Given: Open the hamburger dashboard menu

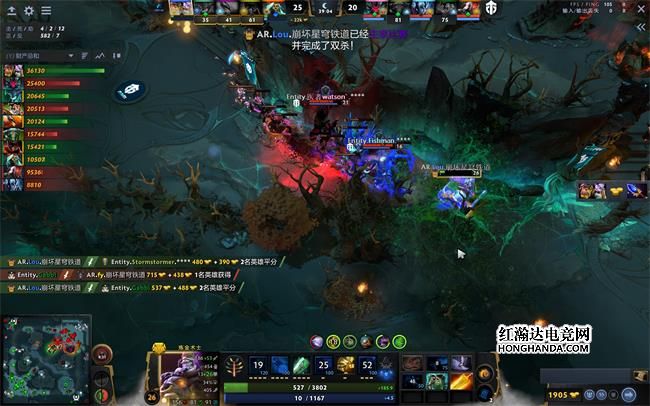Looking at the screenshot, I should tap(46, 11).
